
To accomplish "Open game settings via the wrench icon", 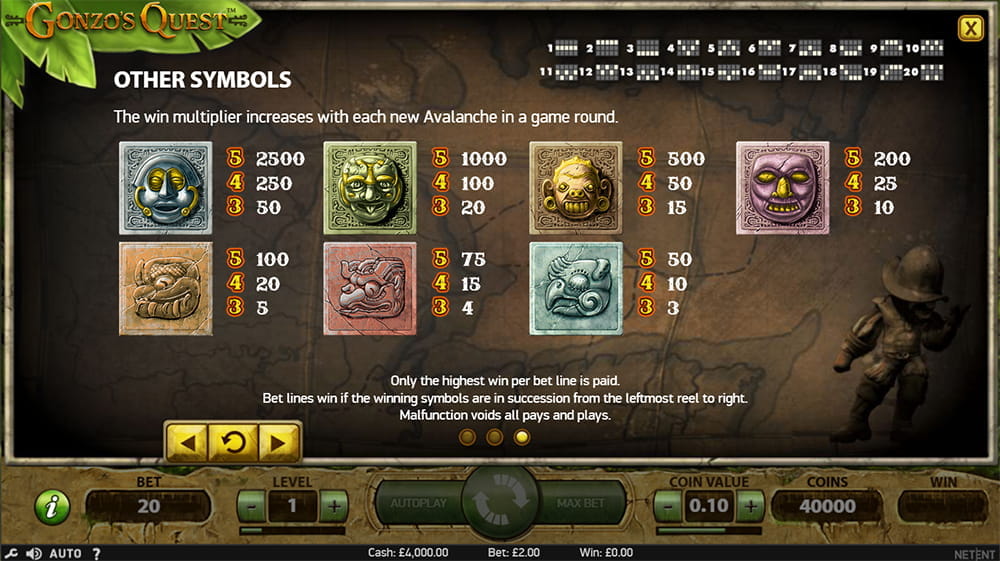I will 11,553.
